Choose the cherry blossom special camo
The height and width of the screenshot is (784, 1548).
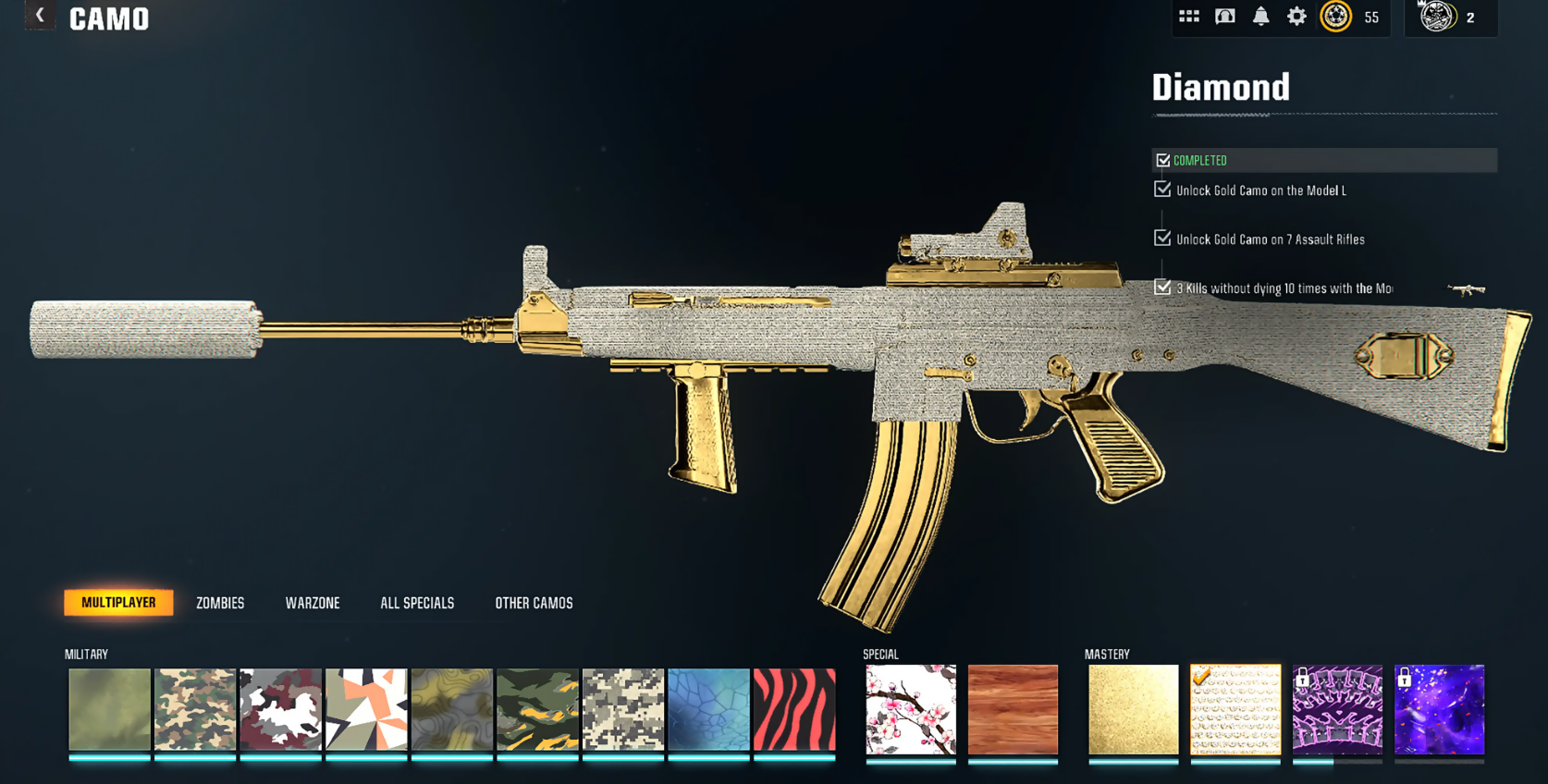point(911,709)
